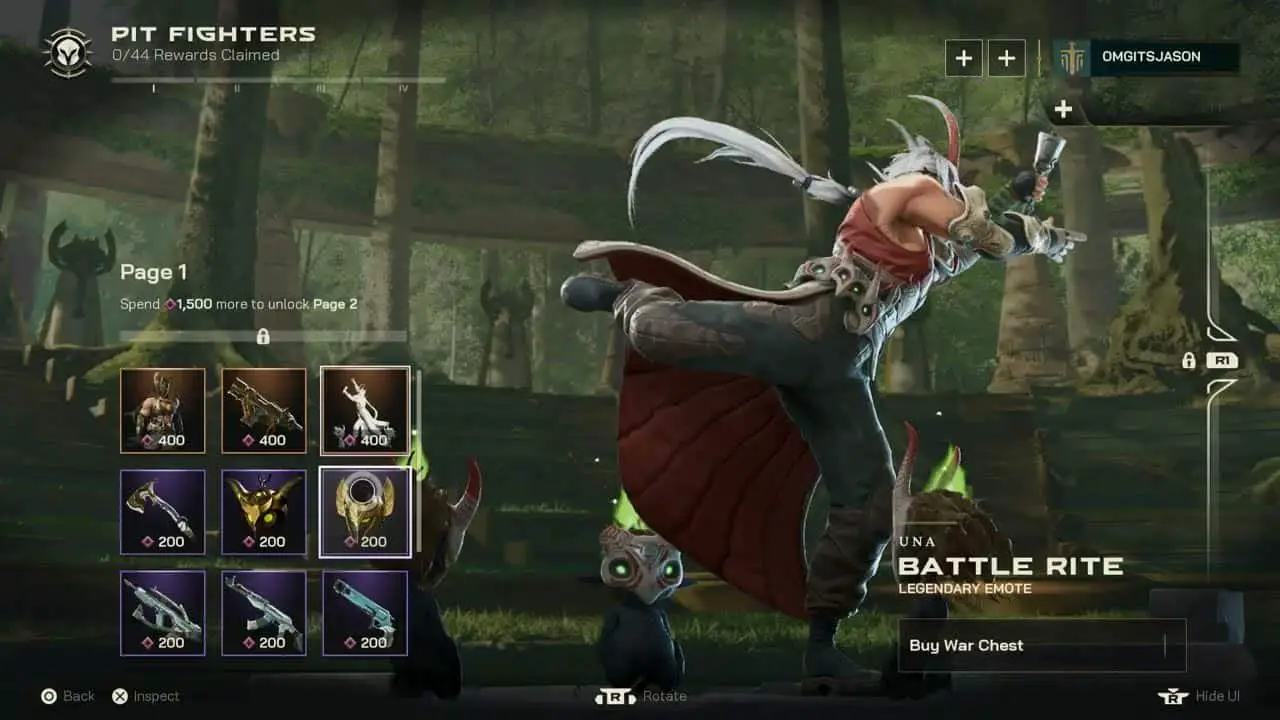Choose the gold winged helmet ring reward
This screenshot has height=720, width=1280.
point(365,512)
